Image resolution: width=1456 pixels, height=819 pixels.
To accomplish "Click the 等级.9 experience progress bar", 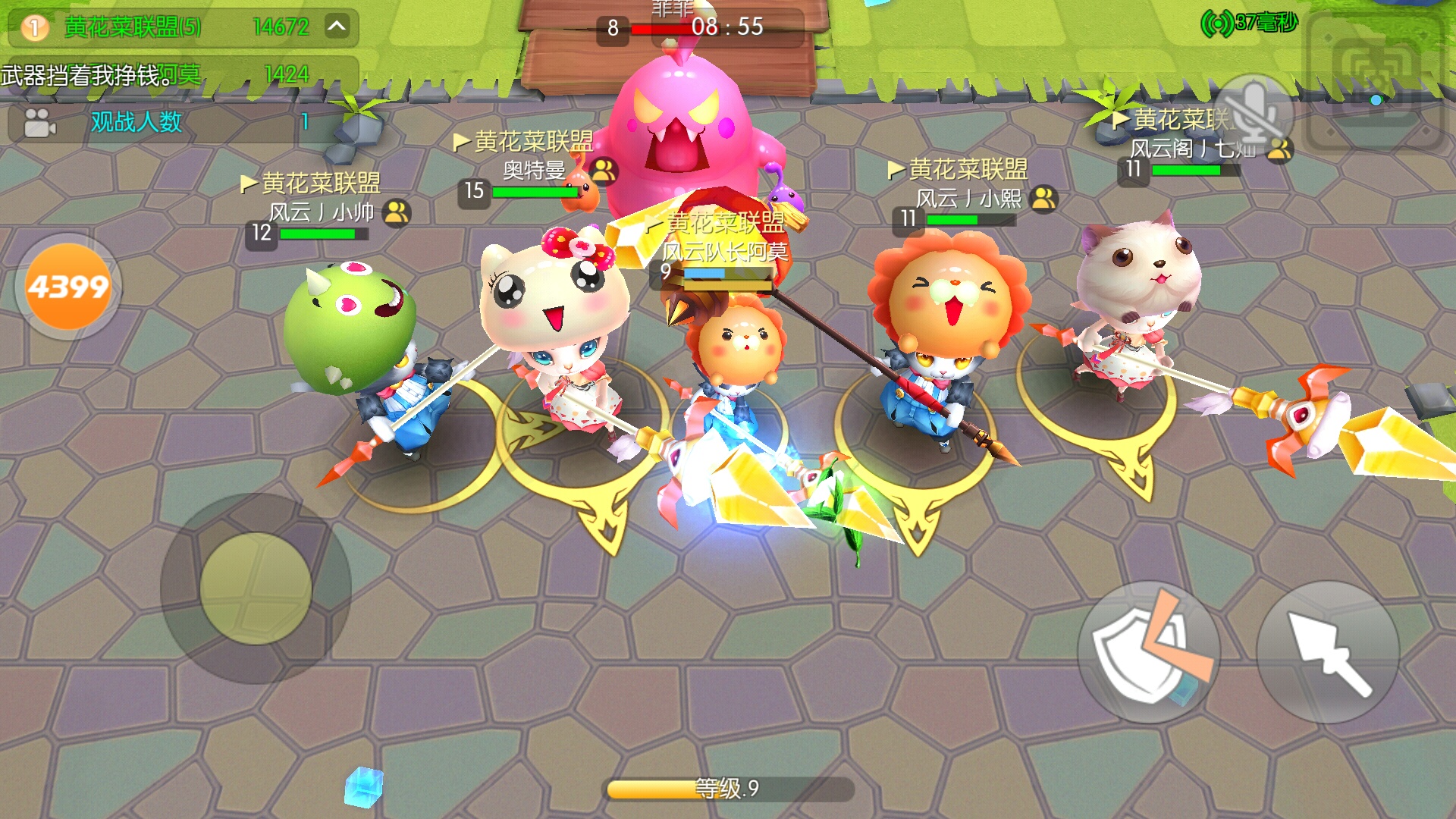I will click(x=726, y=789).
